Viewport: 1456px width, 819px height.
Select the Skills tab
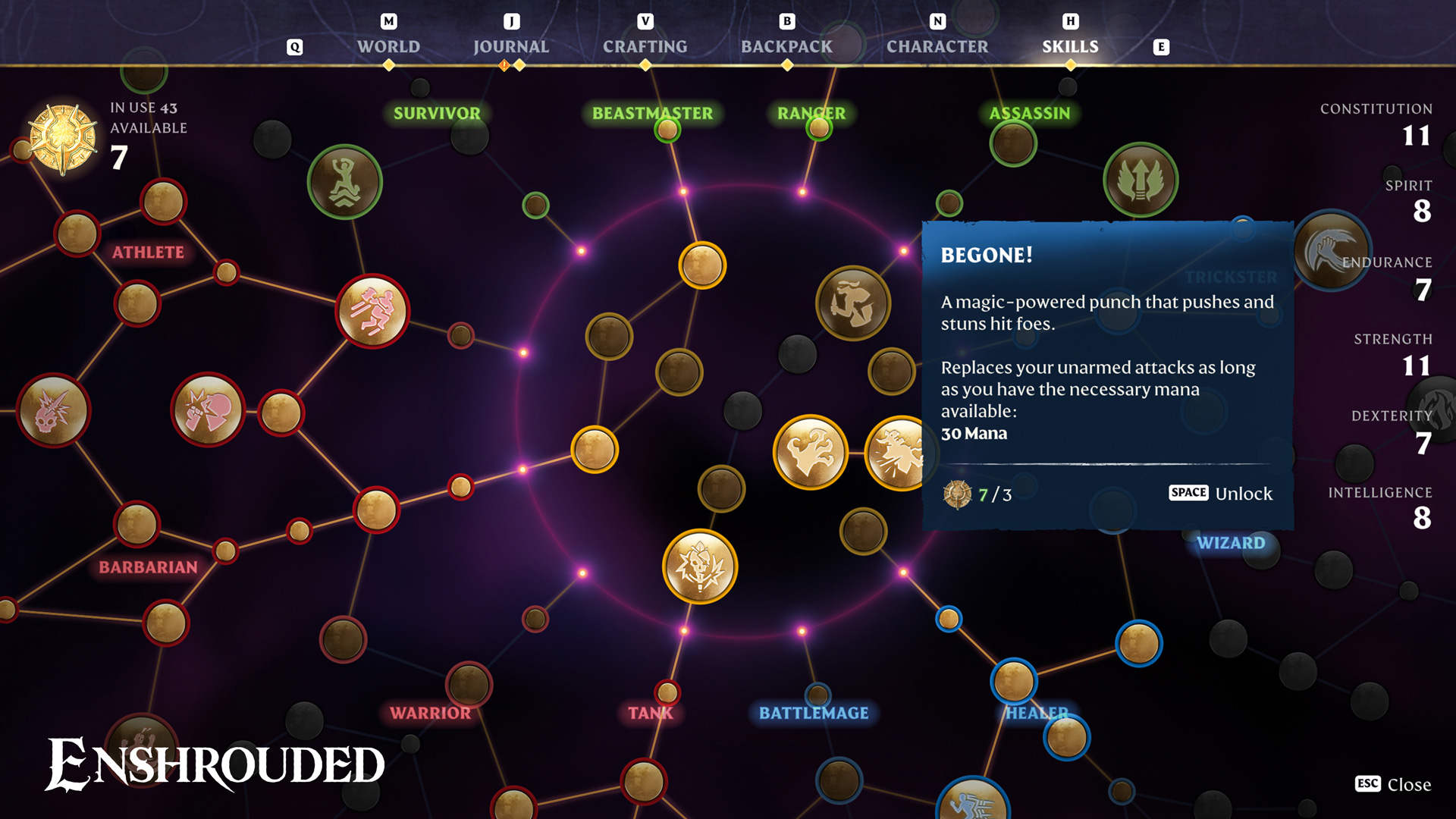(x=1070, y=46)
